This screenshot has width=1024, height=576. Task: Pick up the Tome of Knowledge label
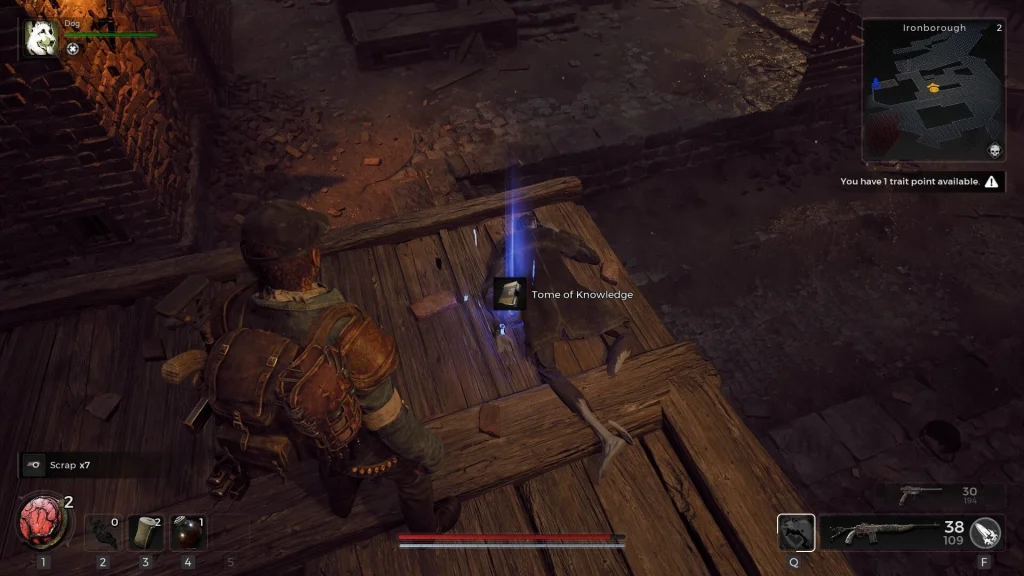coord(567,295)
